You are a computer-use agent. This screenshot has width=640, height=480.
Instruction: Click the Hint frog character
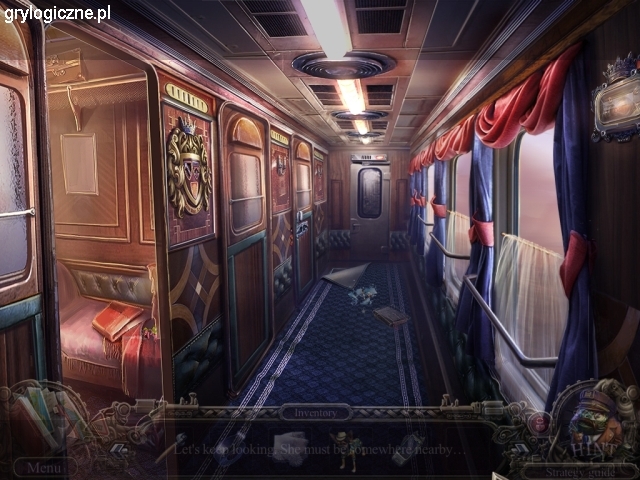pos(597,421)
